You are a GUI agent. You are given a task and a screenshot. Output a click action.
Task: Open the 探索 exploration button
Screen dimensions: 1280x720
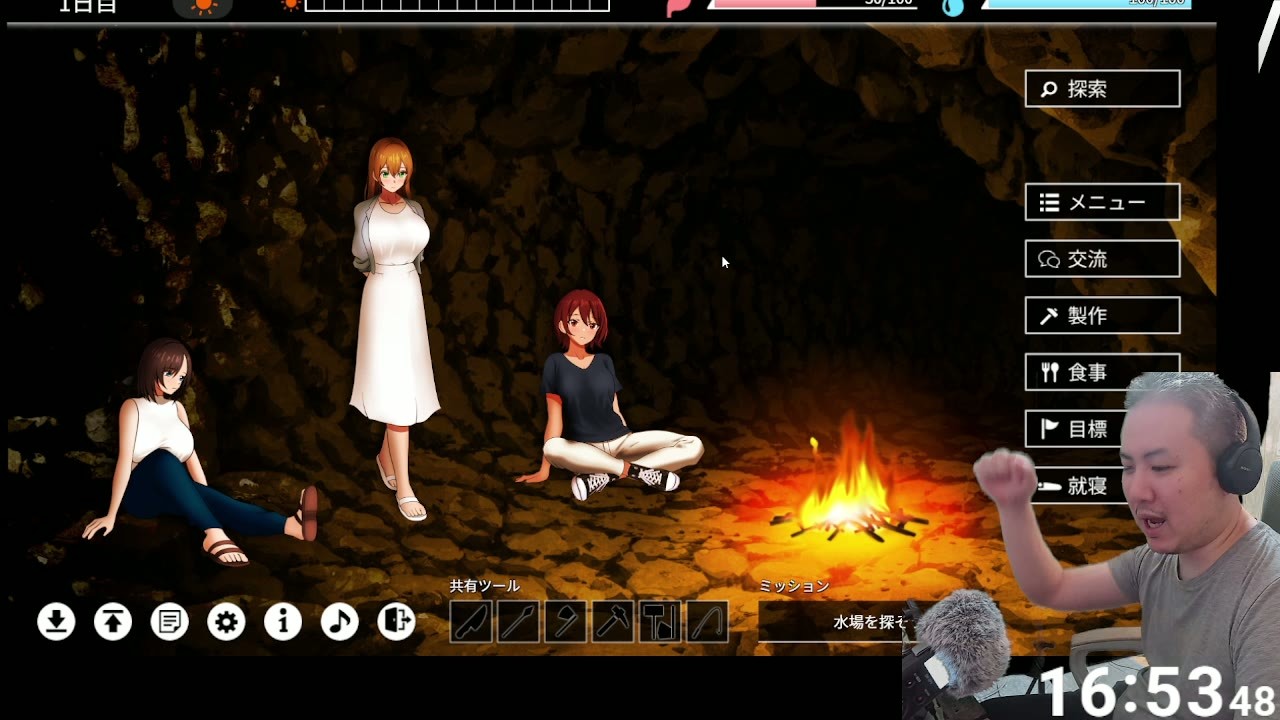click(1102, 89)
